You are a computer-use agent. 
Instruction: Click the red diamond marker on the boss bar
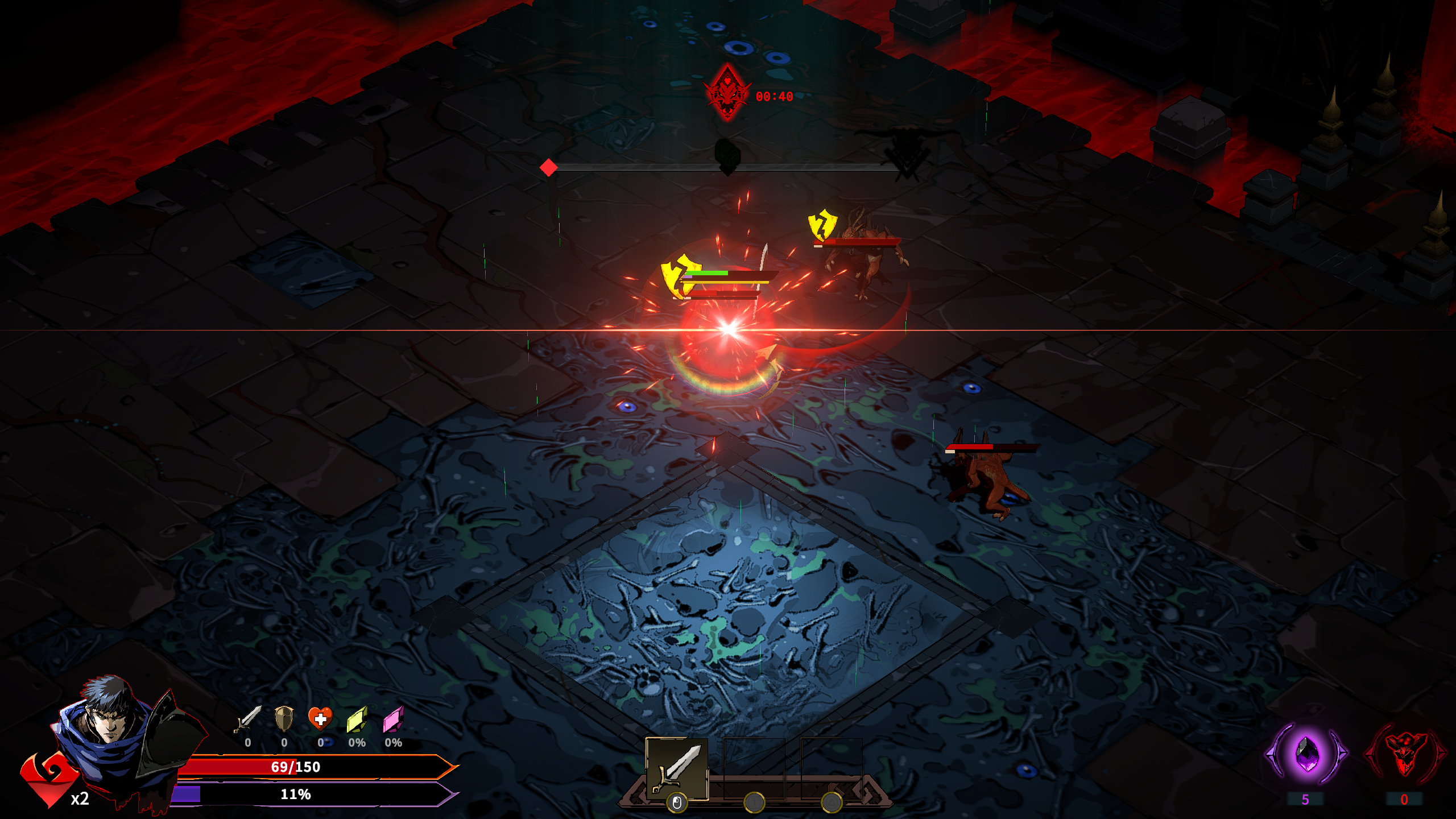coord(549,167)
